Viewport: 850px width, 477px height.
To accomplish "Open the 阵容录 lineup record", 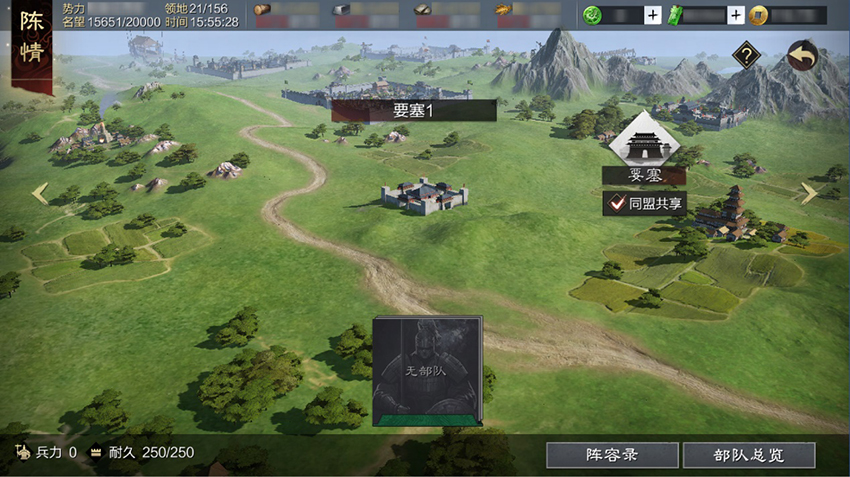I will pos(611,455).
